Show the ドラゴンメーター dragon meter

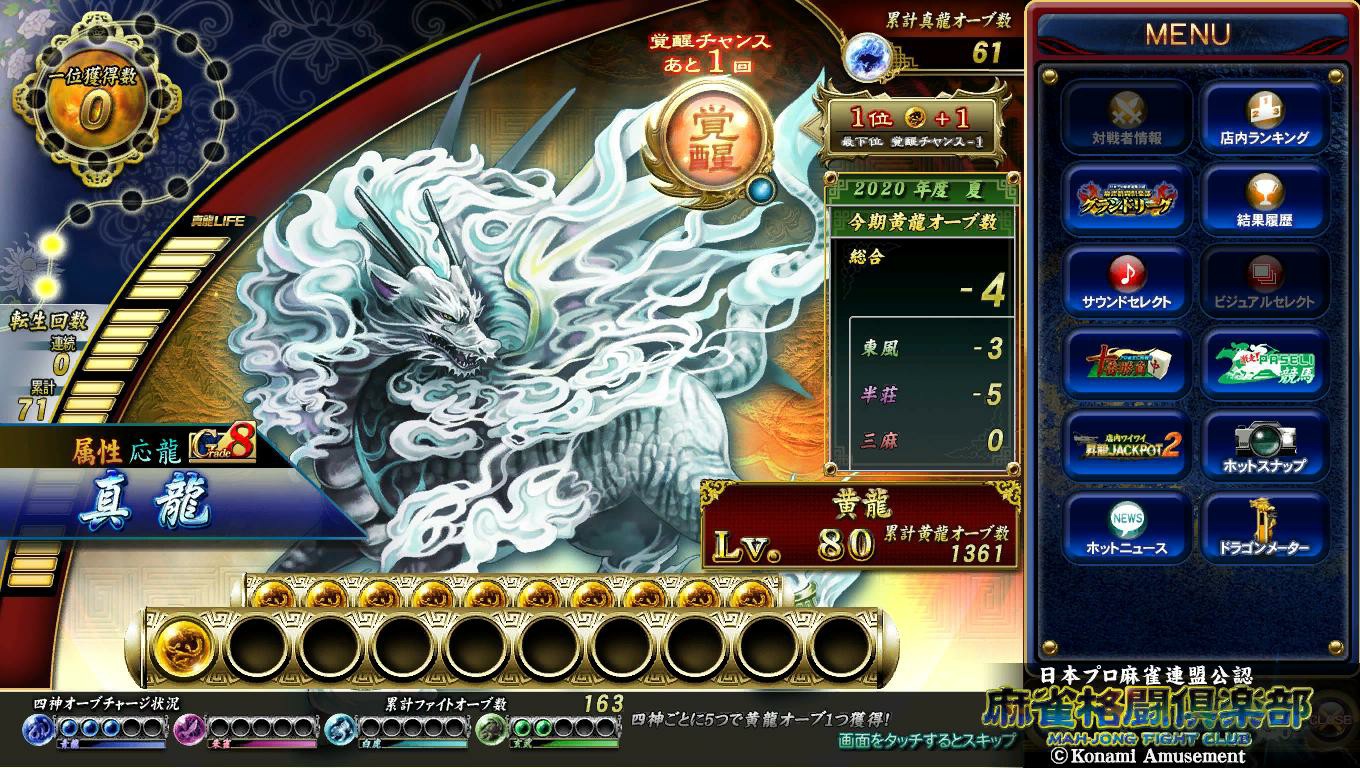tap(1264, 527)
